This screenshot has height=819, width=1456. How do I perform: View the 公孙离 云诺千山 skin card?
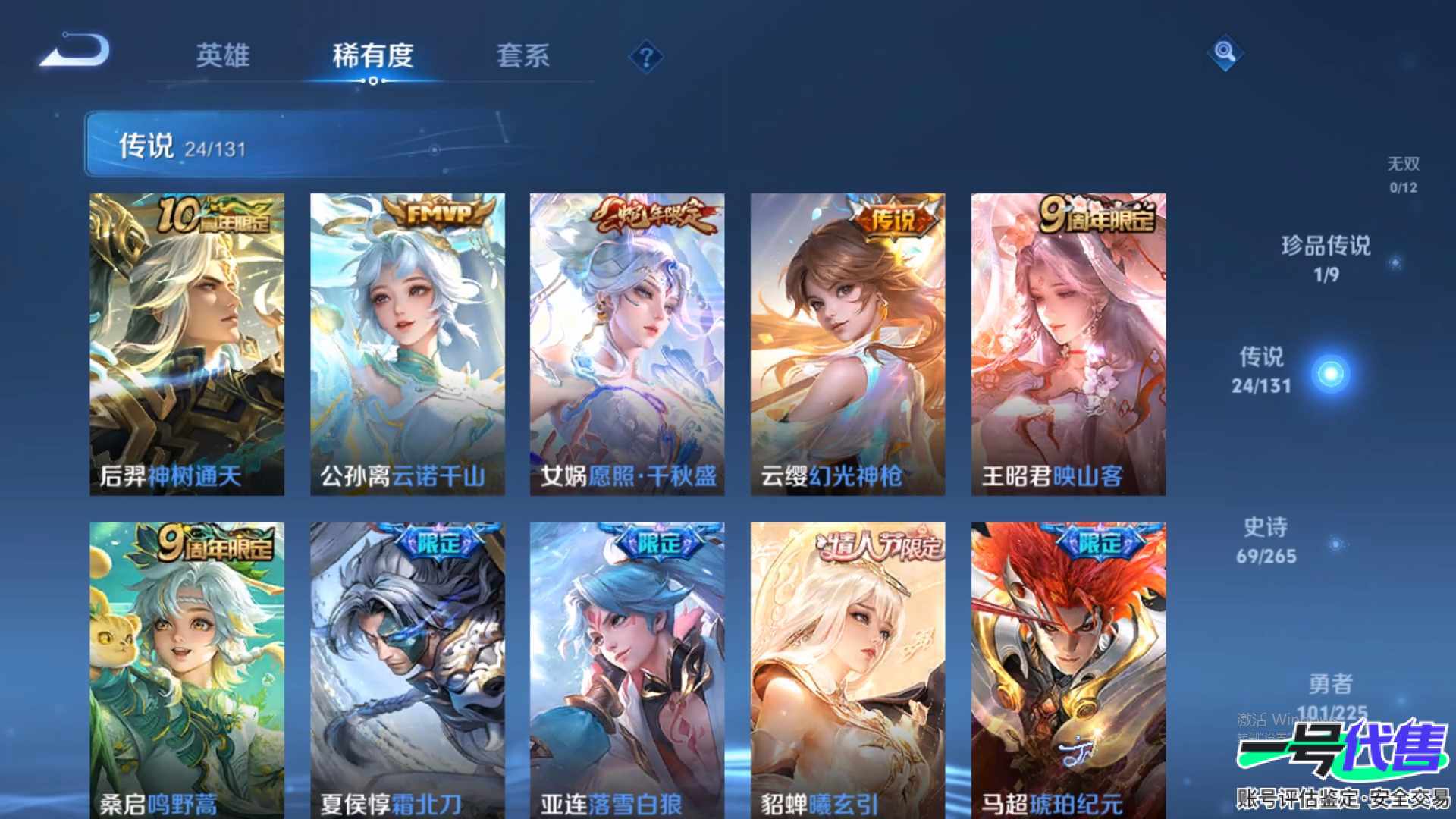(407, 344)
